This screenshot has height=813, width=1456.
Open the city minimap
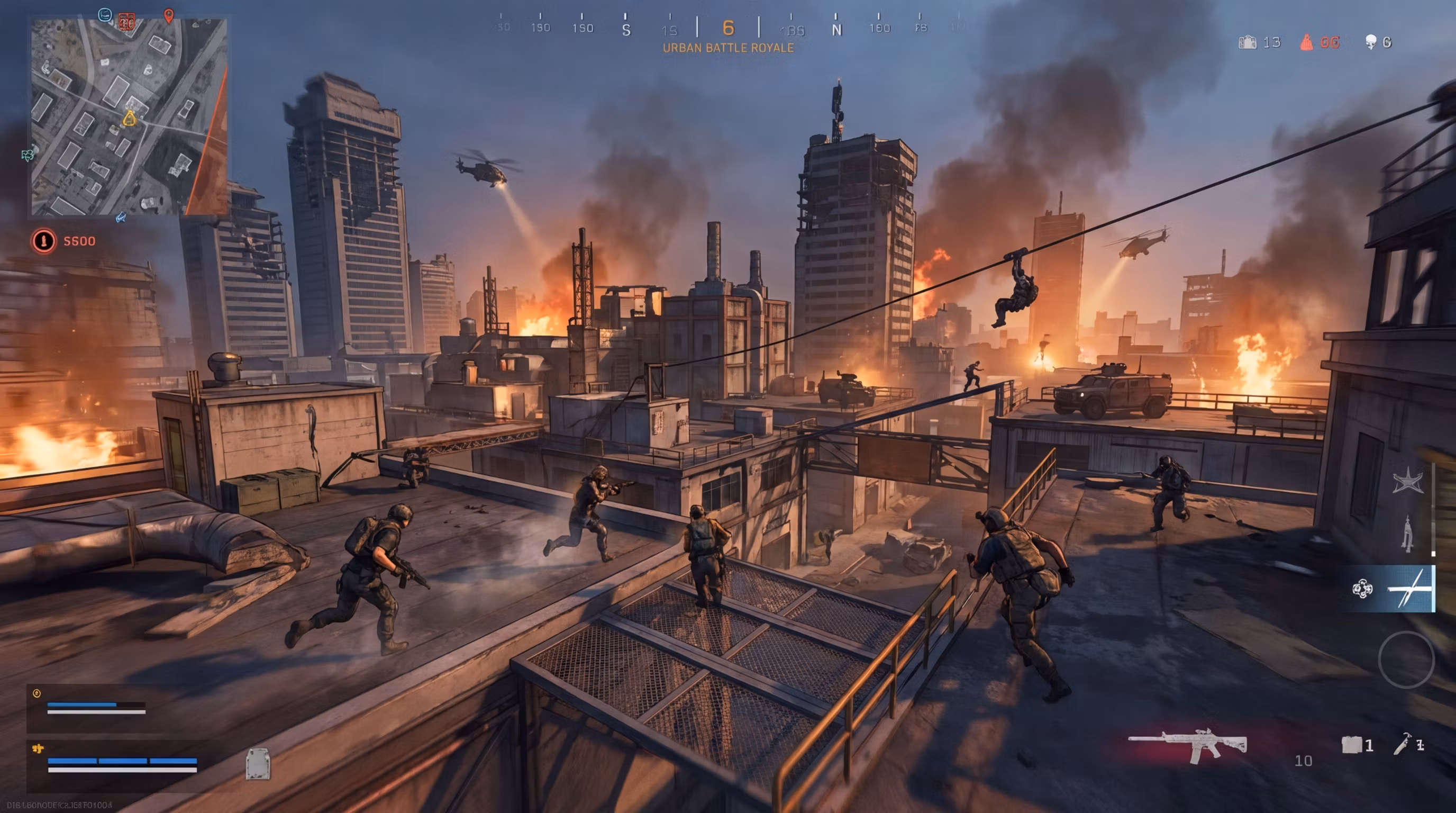(129, 116)
